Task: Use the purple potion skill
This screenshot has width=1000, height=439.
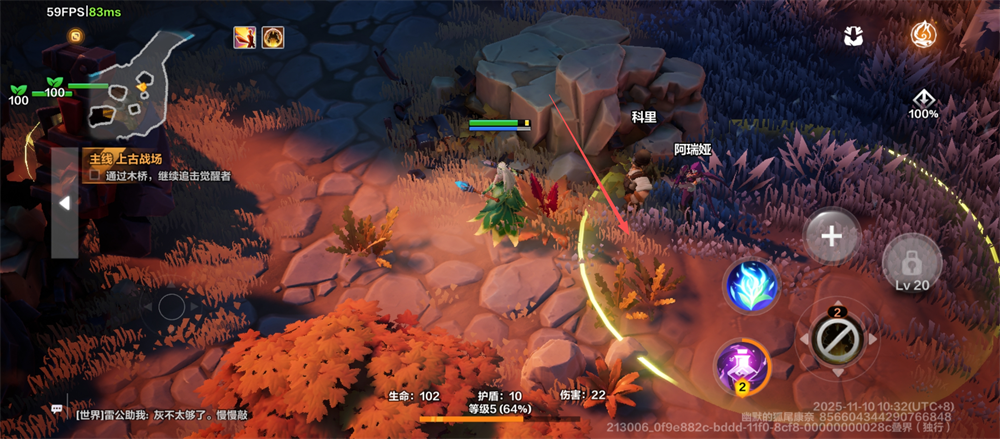Action: tap(741, 367)
